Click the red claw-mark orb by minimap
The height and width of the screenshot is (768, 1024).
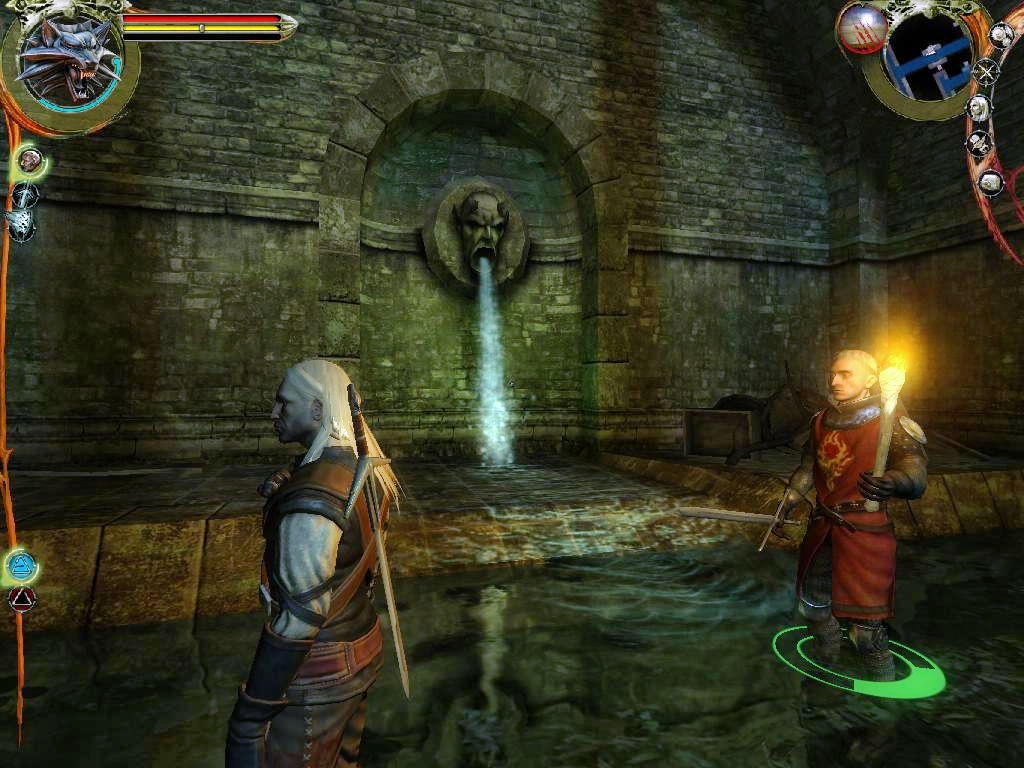(x=860, y=27)
